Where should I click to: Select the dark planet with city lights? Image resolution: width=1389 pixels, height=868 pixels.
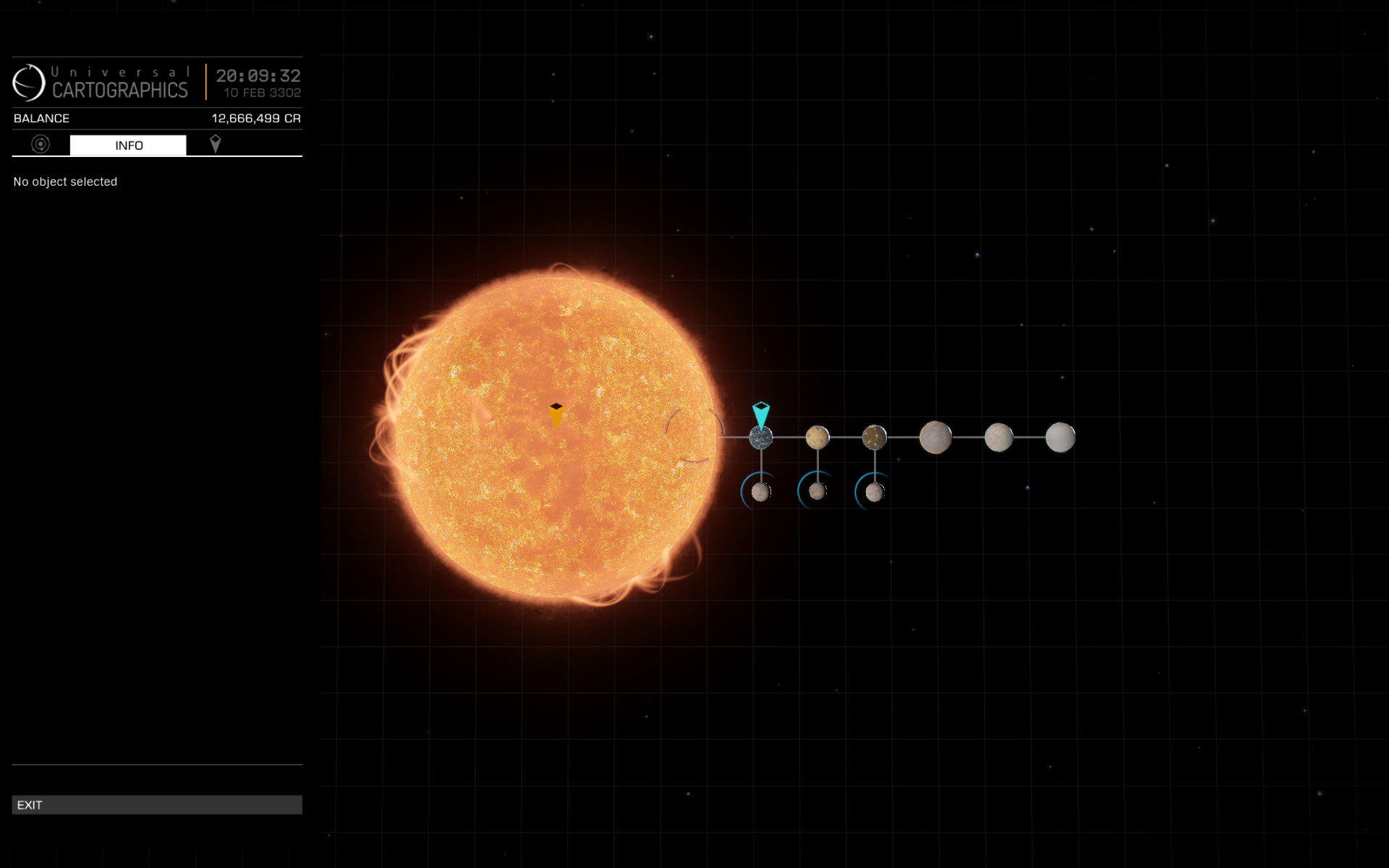(x=875, y=438)
